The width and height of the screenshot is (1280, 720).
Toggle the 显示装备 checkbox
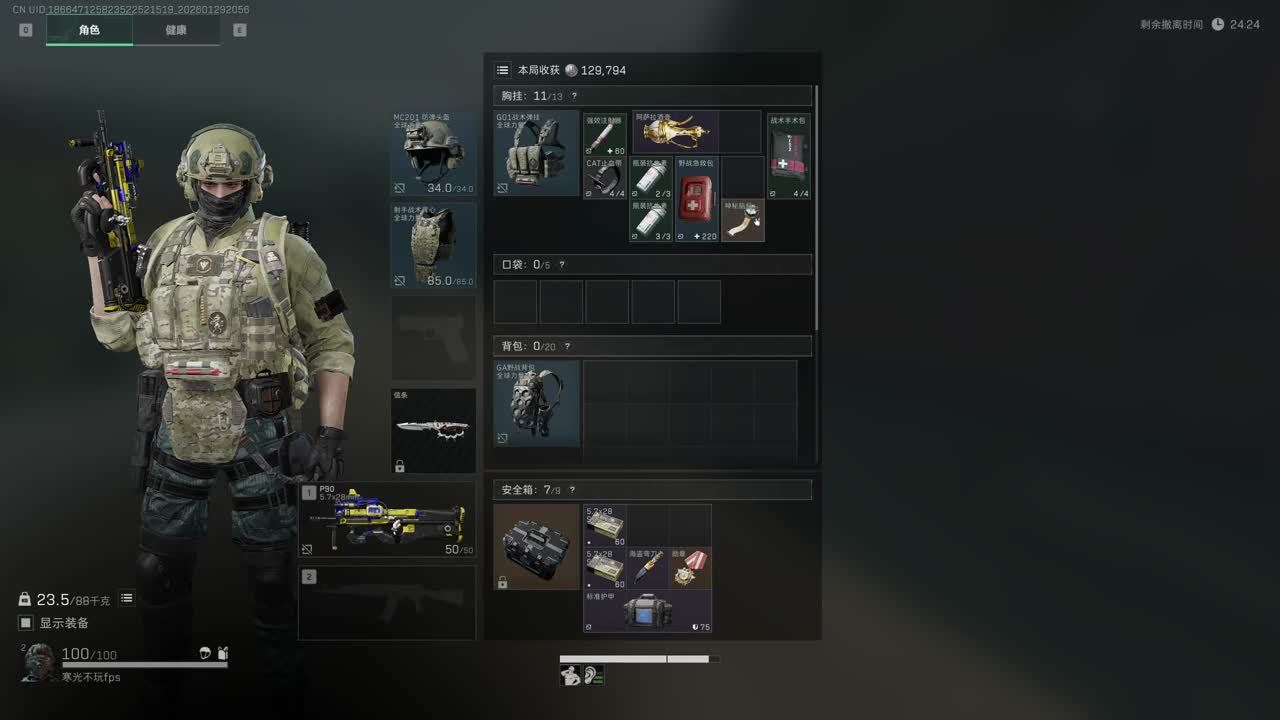pyautogui.click(x=27, y=623)
